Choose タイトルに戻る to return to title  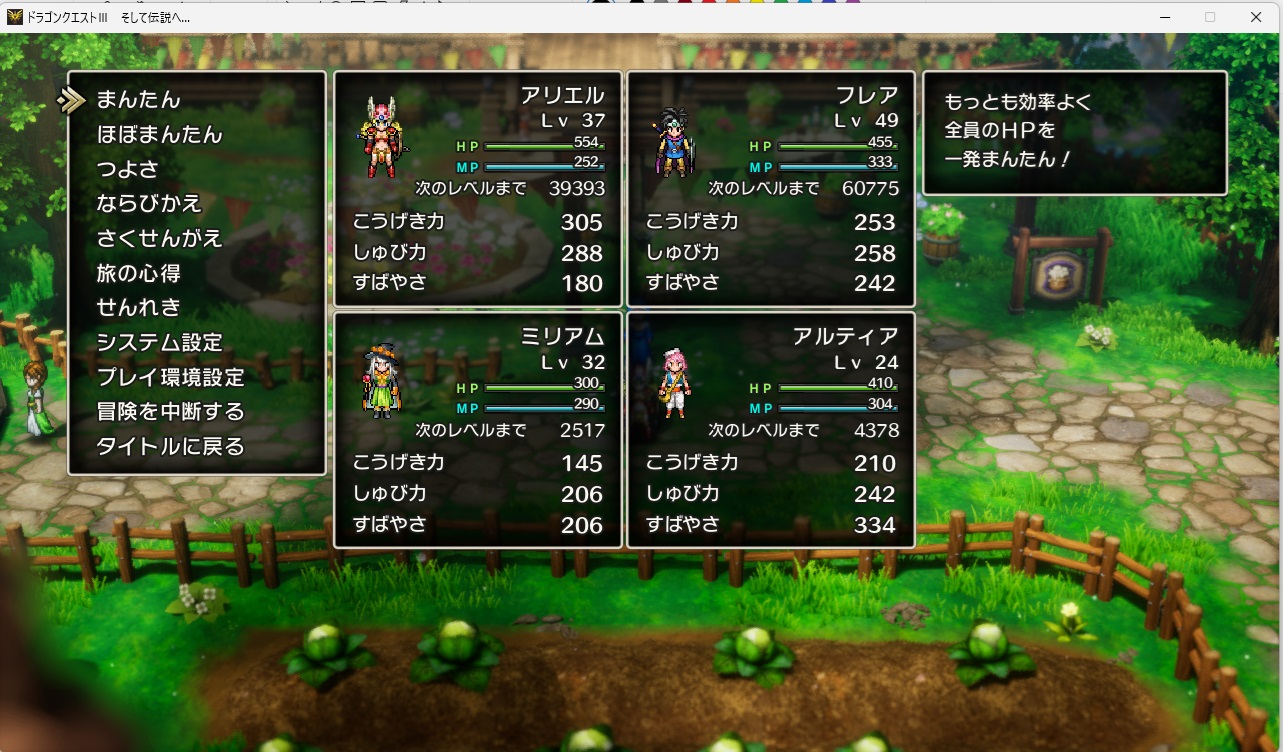tap(170, 446)
